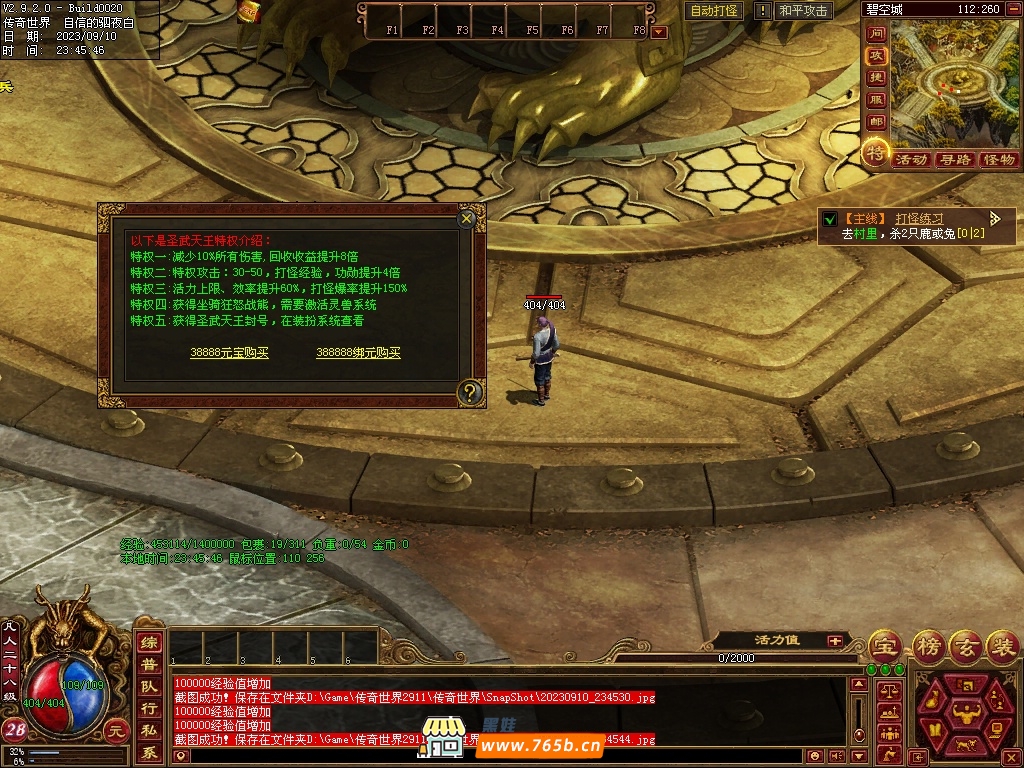Image resolution: width=1024 pixels, height=768 pixels.
Task: Follow the 打怪练习 main quest link
Action: pyautogui.click(x=919, y=218)
